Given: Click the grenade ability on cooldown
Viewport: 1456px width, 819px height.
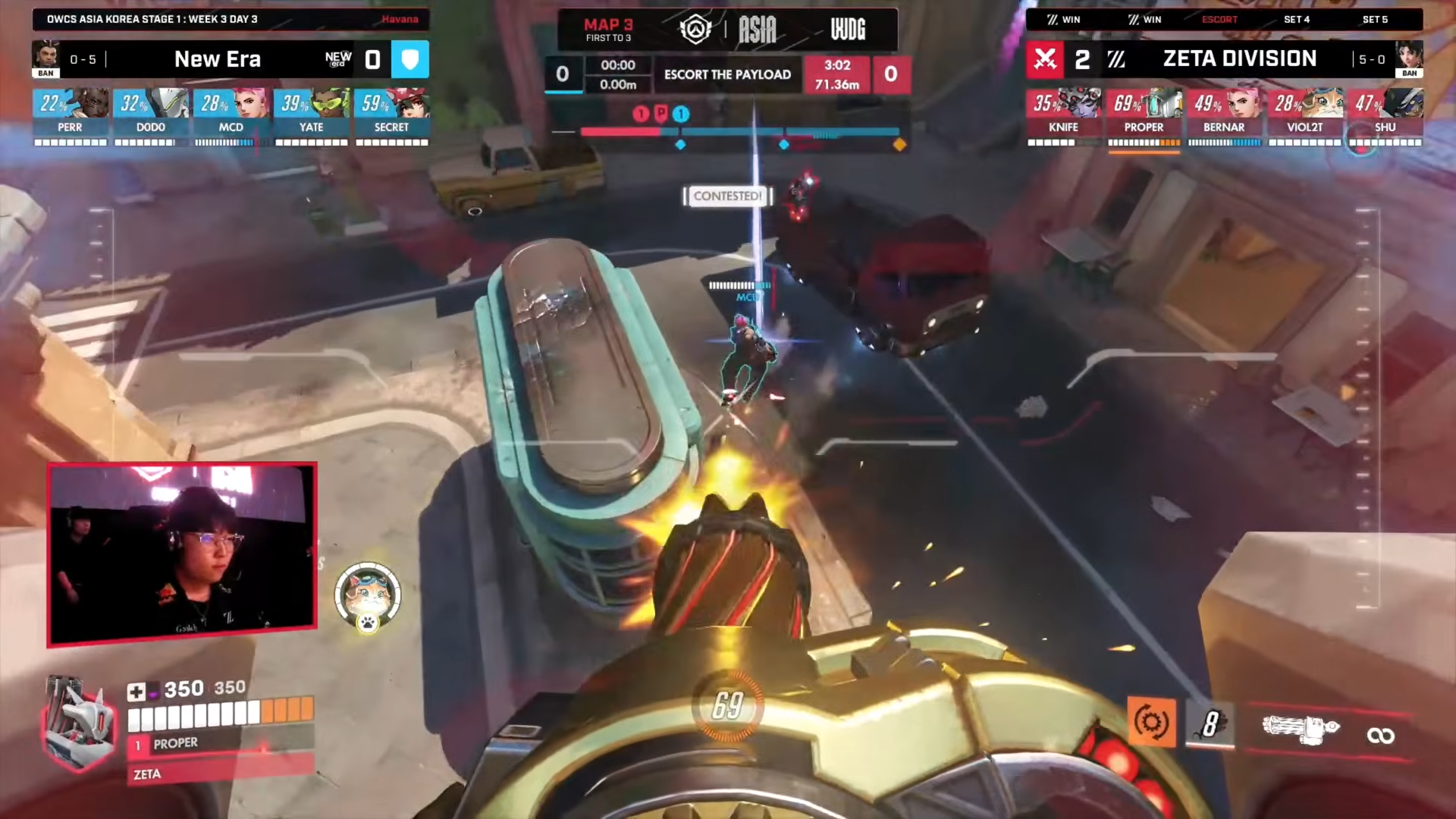Looking at the screenshot, I should (1210, 723).
